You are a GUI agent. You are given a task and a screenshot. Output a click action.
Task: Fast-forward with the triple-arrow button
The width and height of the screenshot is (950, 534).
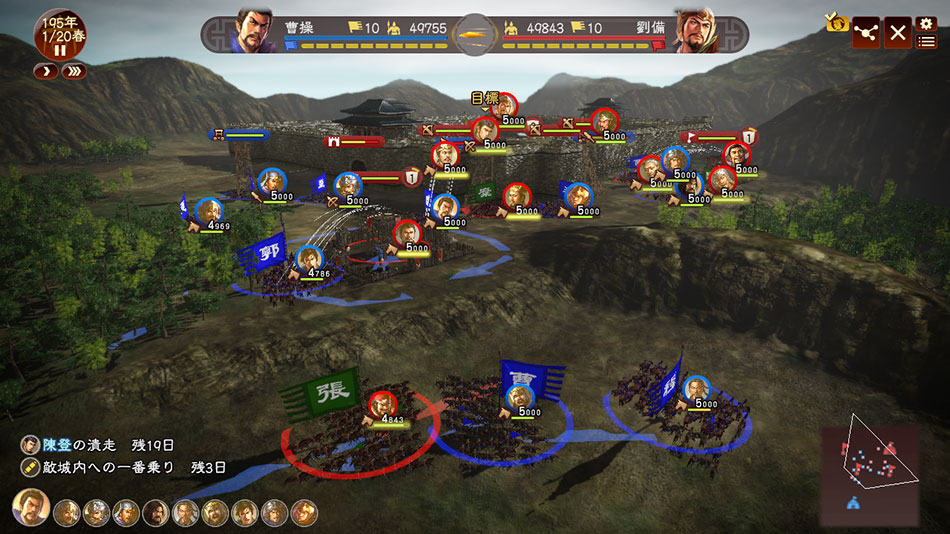[73, 71]
